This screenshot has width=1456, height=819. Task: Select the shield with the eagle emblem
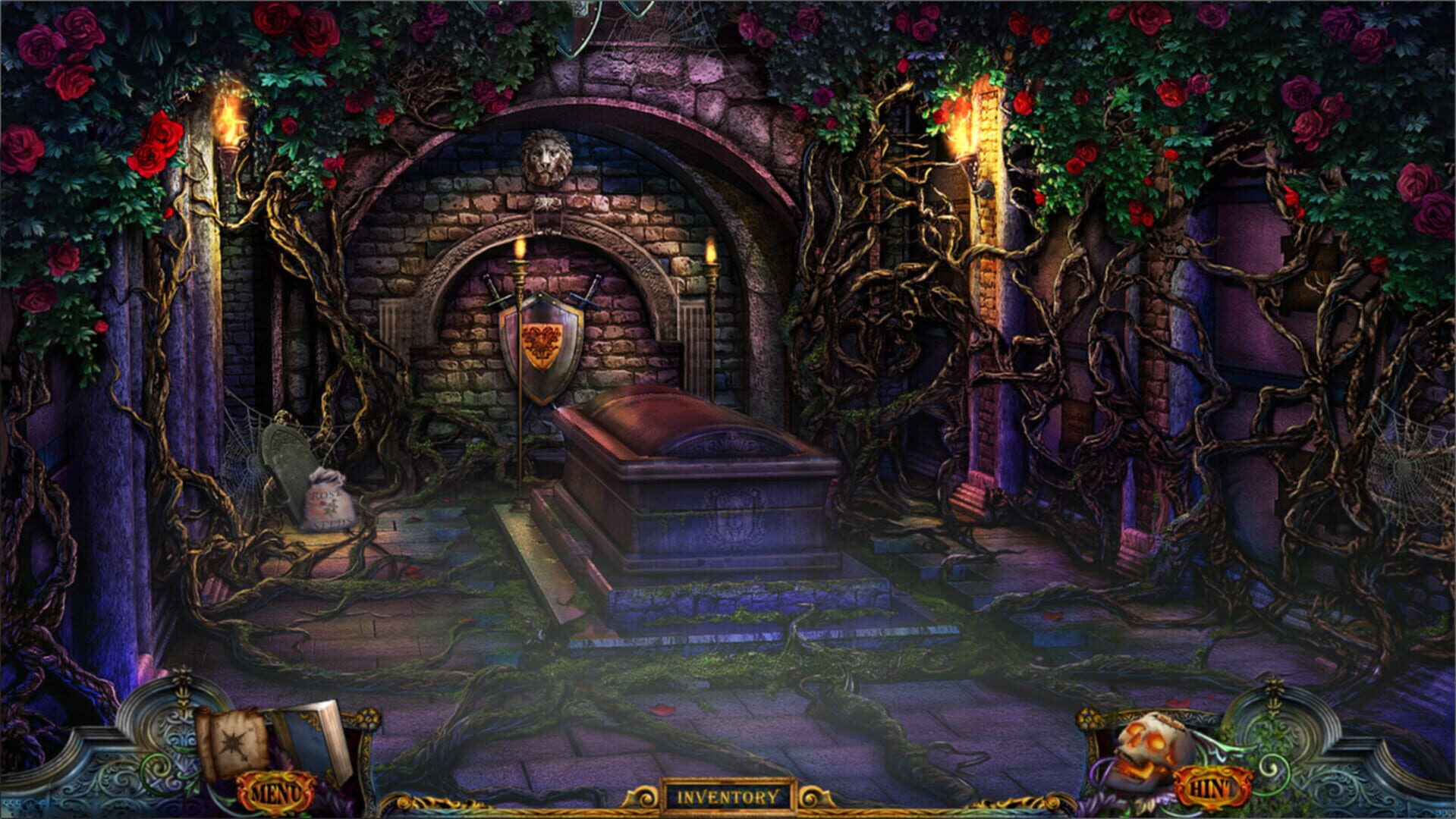click(x=540, y=345)
